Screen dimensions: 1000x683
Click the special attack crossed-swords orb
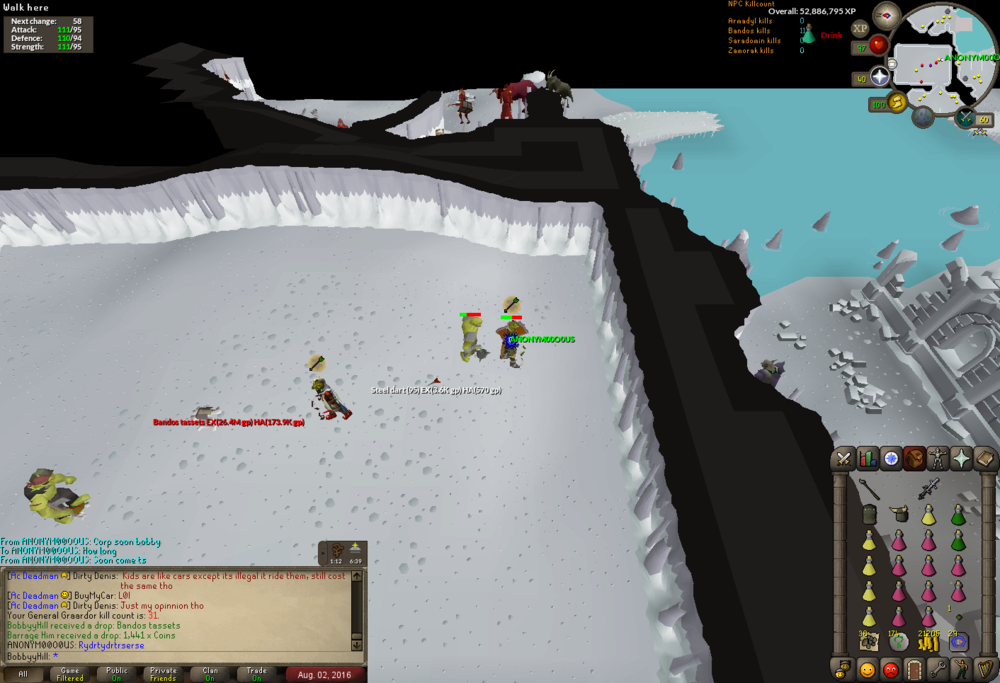966,118
